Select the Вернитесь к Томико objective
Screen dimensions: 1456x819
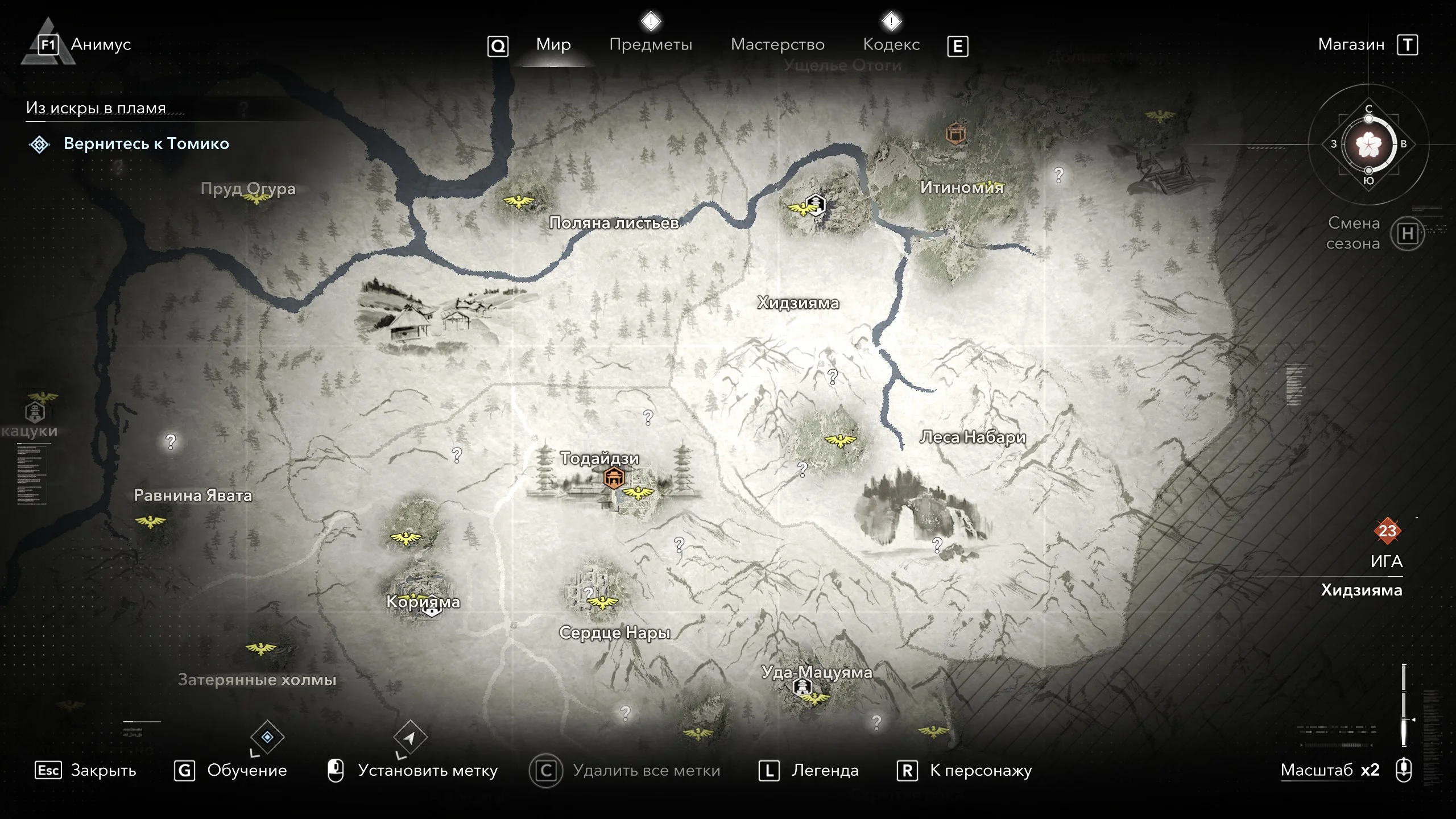pyautogui.click(x=146, y=144)
